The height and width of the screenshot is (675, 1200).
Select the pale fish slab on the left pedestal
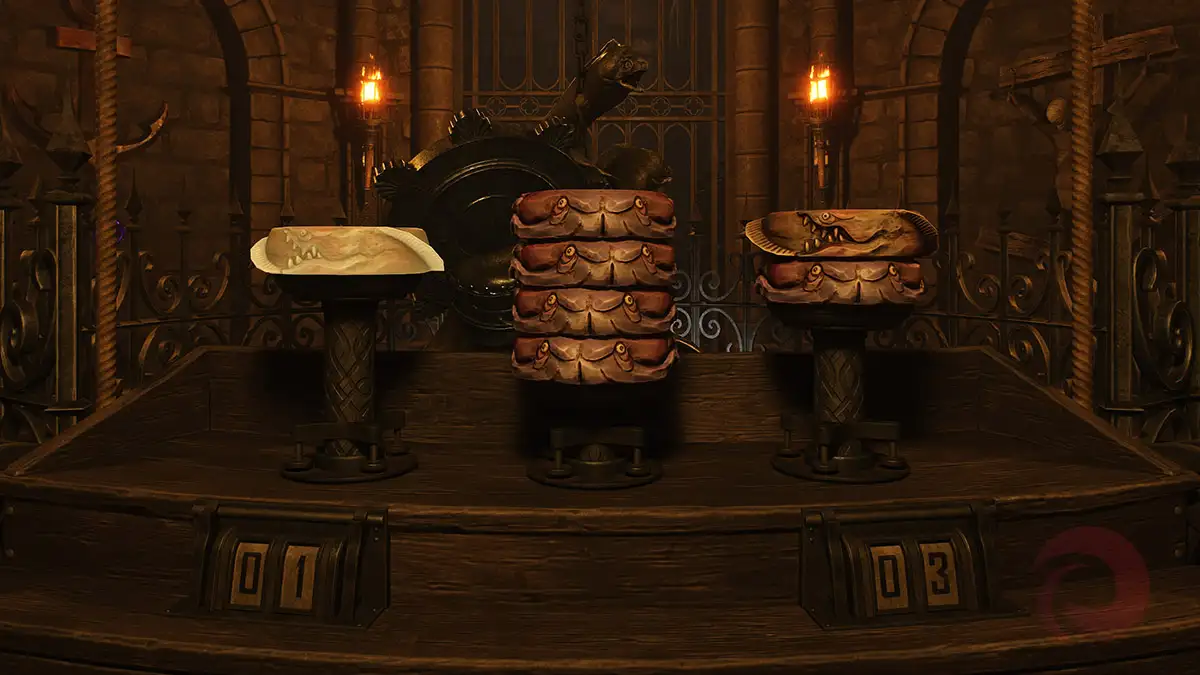point(346,251)
